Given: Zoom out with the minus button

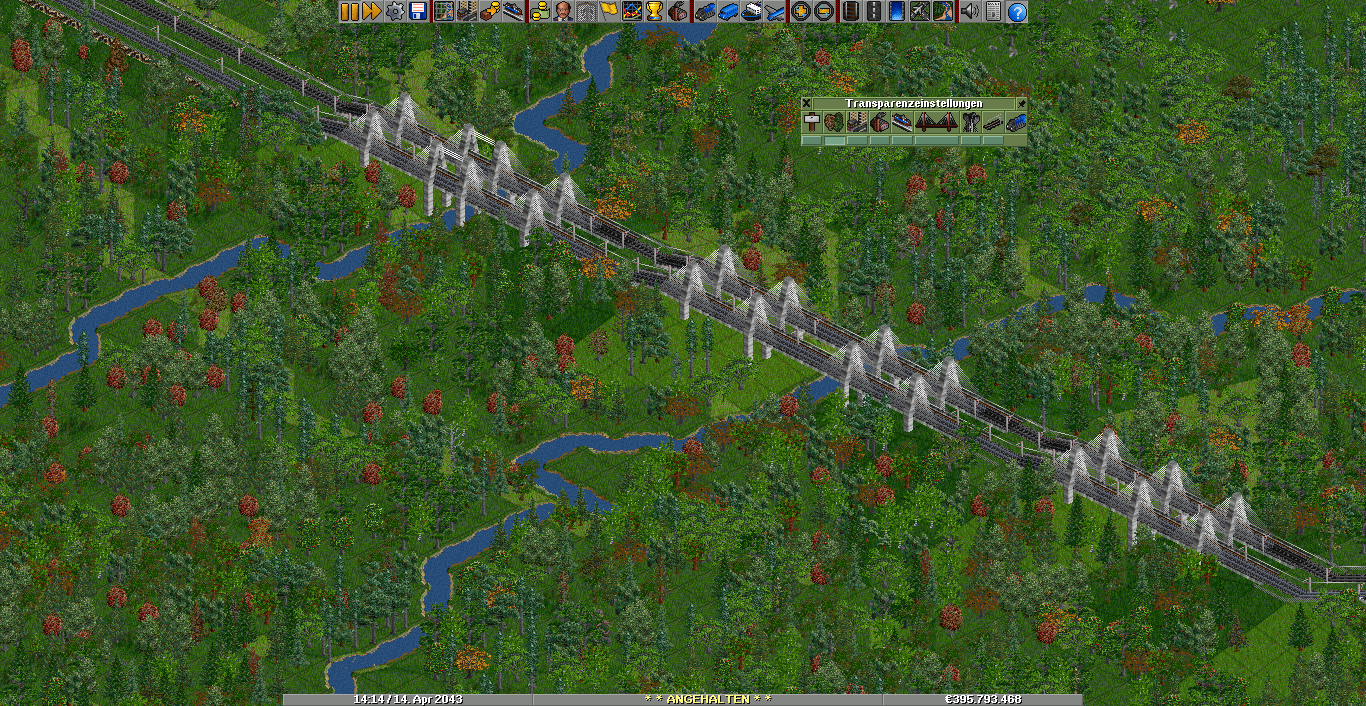Looking at the screenshot, I should (823, 12).
